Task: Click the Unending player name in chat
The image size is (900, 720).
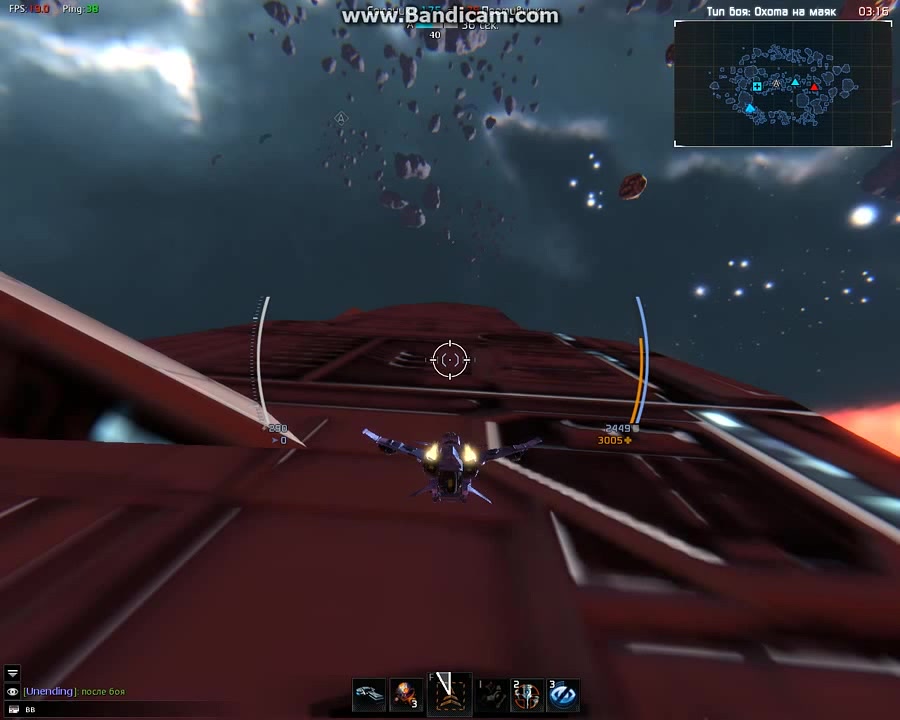Action: (x=50, y=691)
